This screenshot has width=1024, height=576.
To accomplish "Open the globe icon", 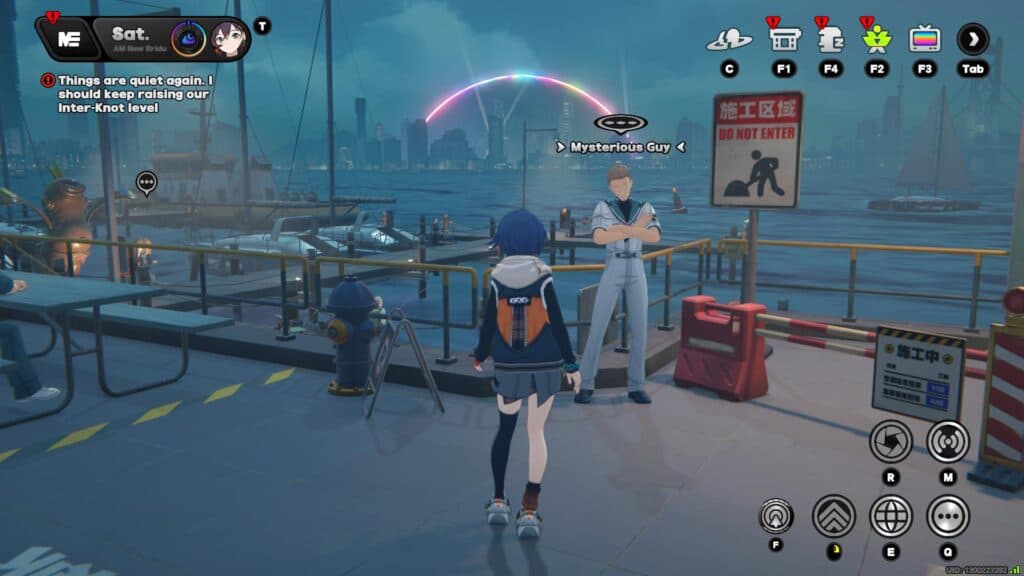I will tap(890, 516).
